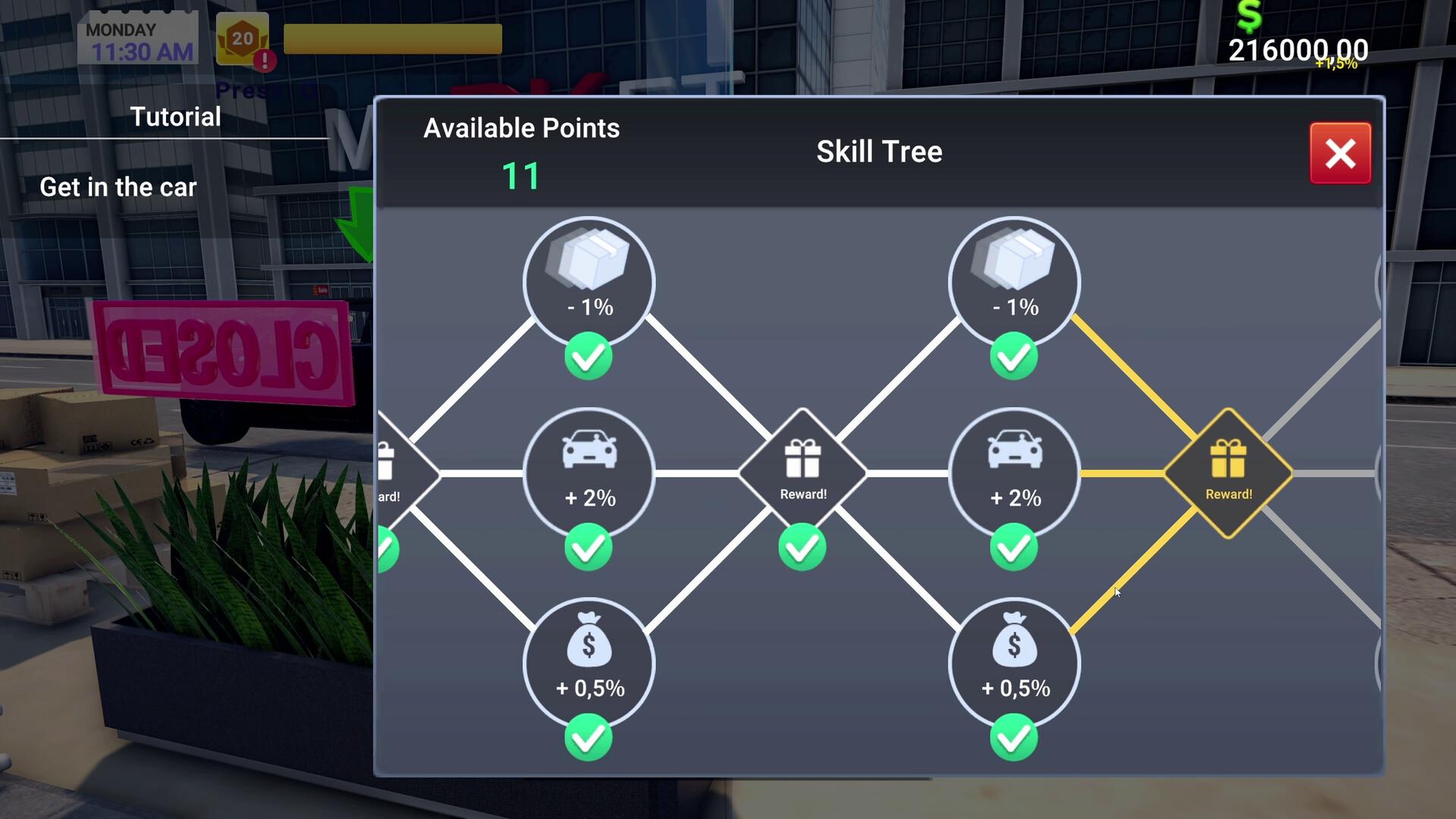Click the Skill Tree title header
Image resolution: width=1456 pixels, height=819 pixels.
coord(879,151)
